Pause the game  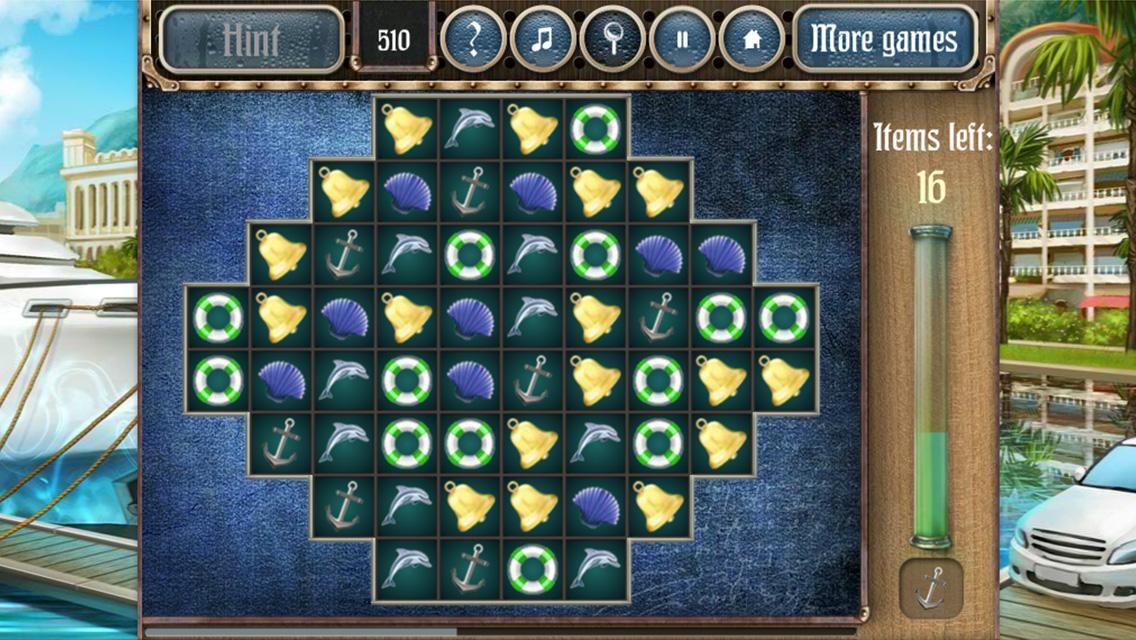click(x=682, y=40)
